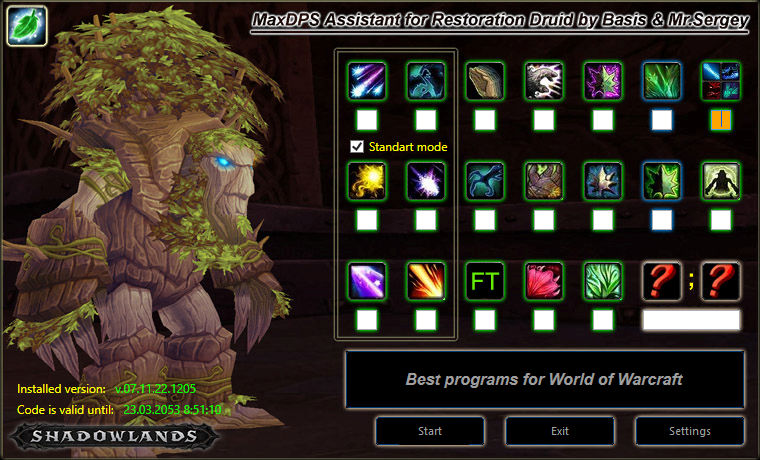760x460 pixels.
Task: Click the purple crystal ability icon
Action: [367, 281]
